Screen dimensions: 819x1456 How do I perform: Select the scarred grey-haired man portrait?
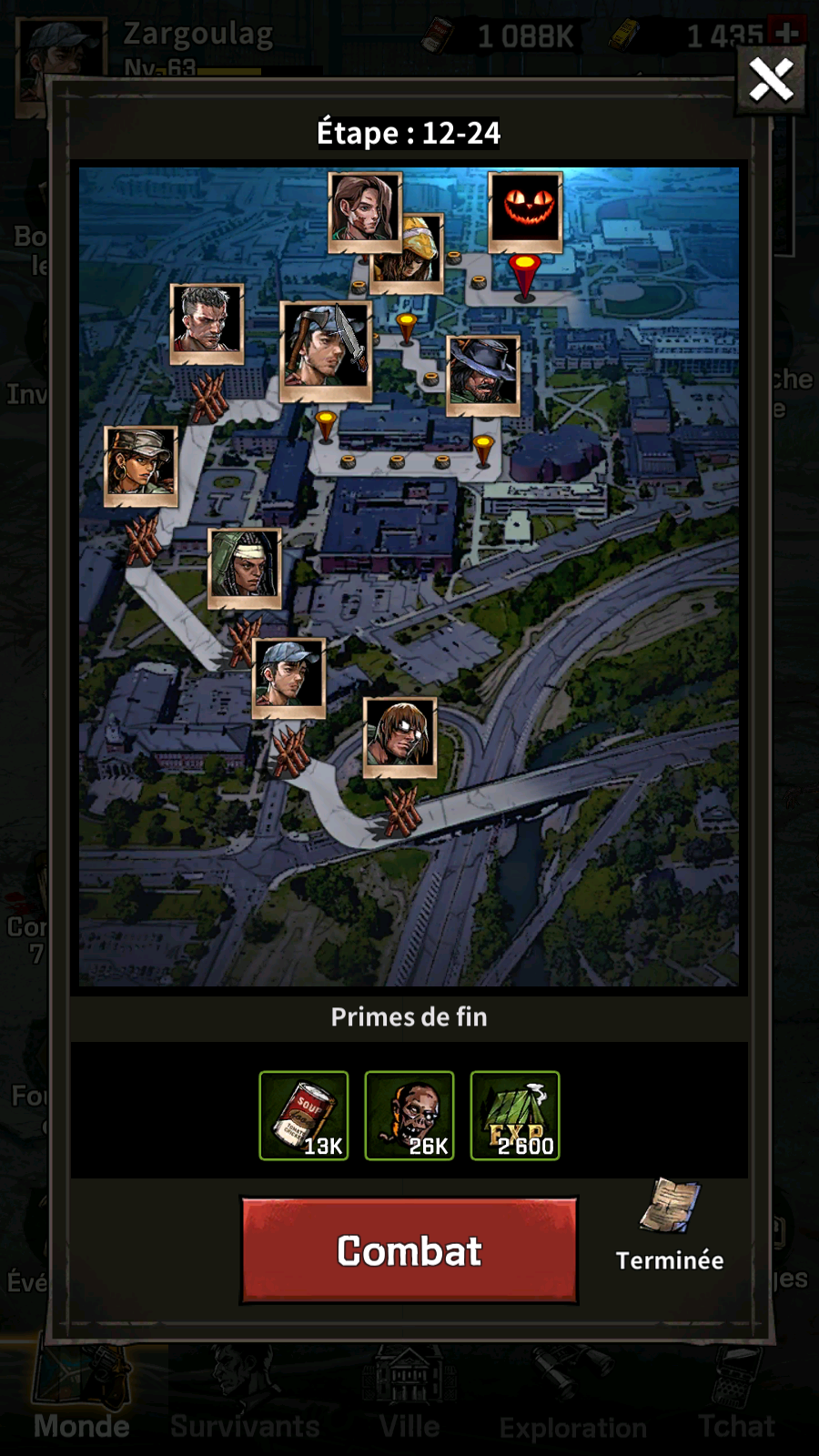207,321
